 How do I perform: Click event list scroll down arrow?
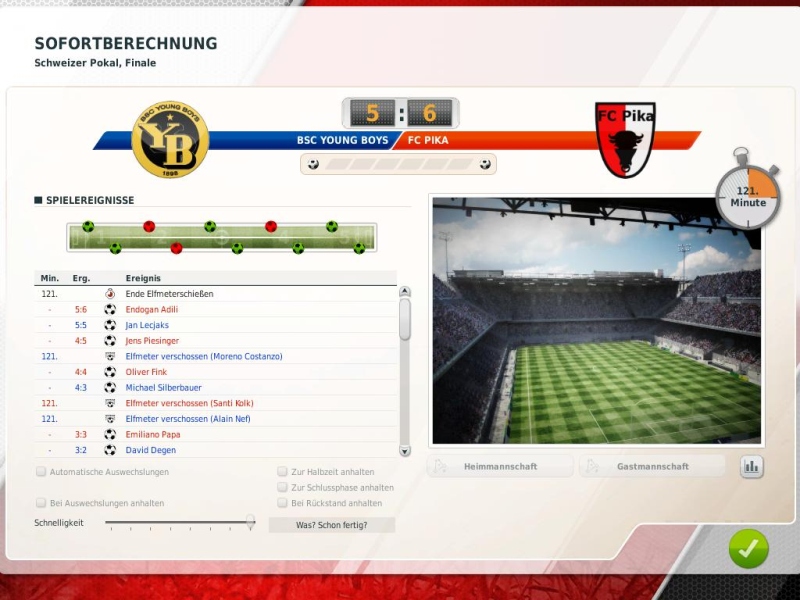pos(405,451)
